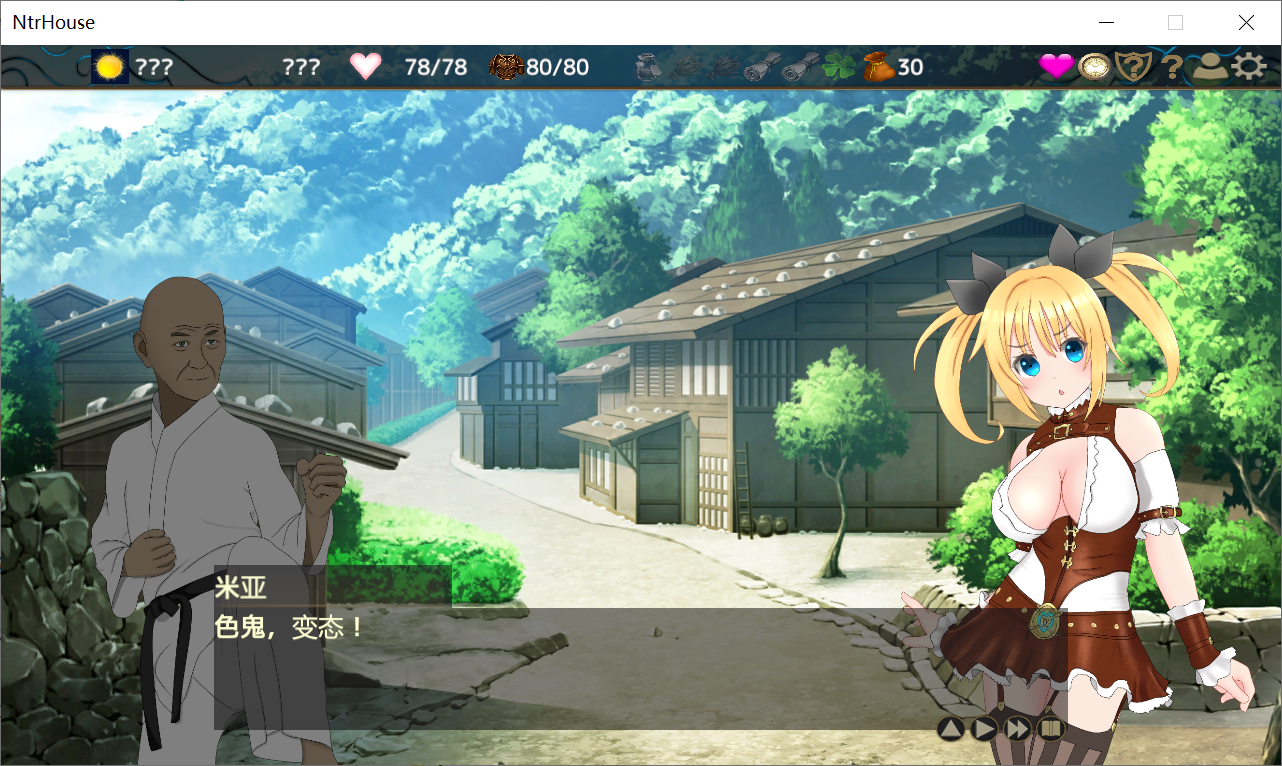Open the magenta heart relationship icon
Viewport: 1282px width, 766px height.
[x=1056, y=67]
